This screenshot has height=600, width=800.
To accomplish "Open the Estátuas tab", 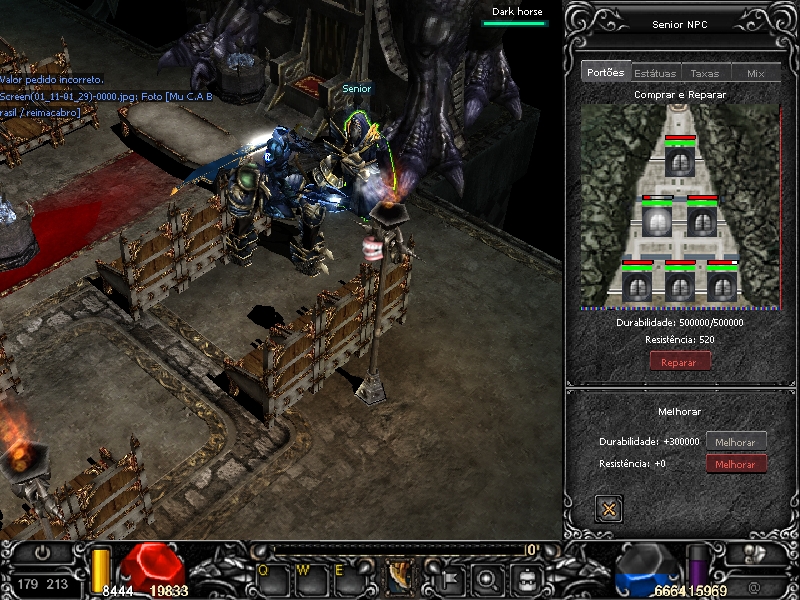I will (655, 73).
